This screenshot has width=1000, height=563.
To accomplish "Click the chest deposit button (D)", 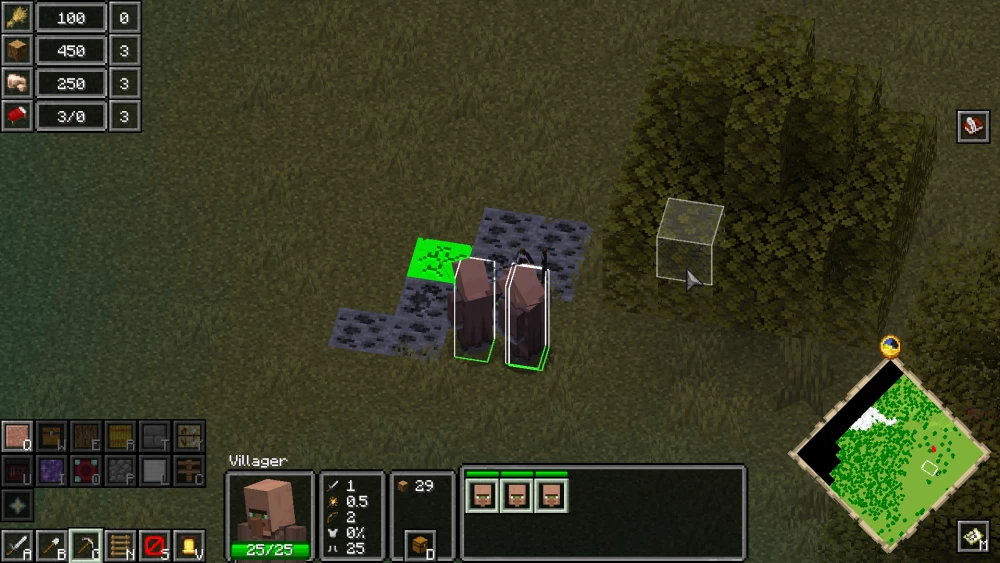I will pos(421,546).
